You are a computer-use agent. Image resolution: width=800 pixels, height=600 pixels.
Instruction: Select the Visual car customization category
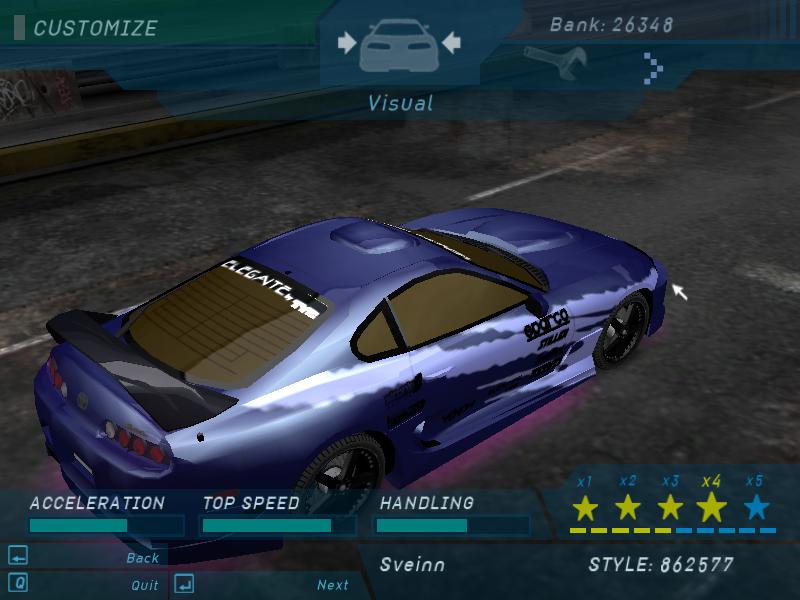coord(399,46)
